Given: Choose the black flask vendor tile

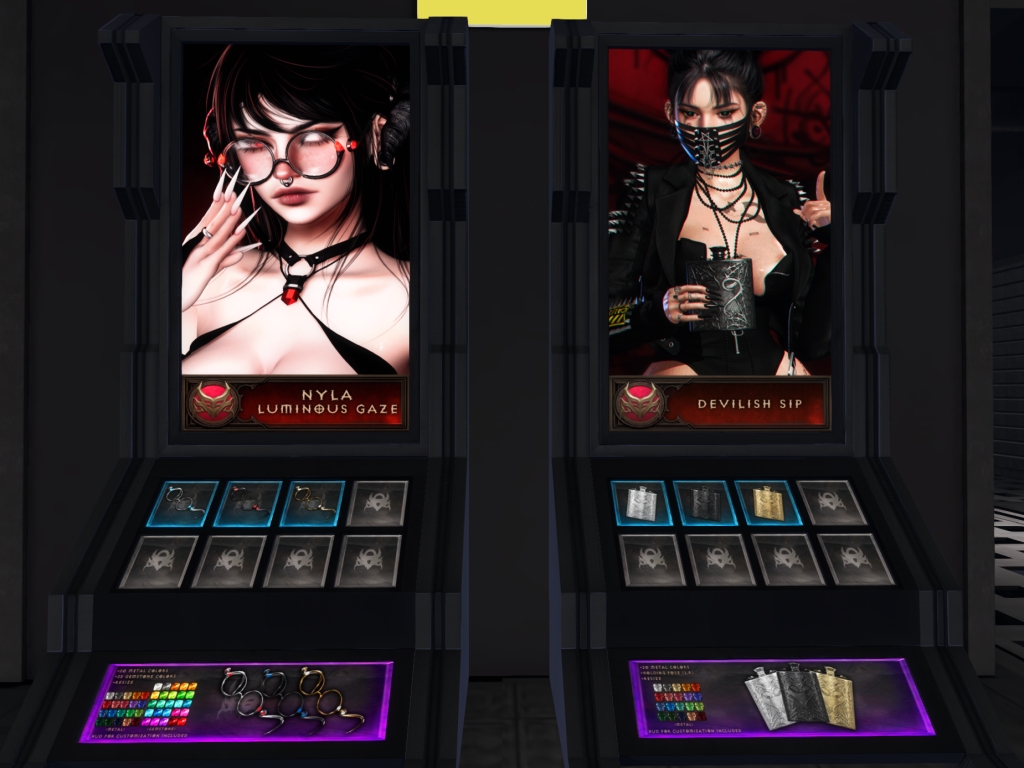Looking at the screenshot, I should coord(705,503).
